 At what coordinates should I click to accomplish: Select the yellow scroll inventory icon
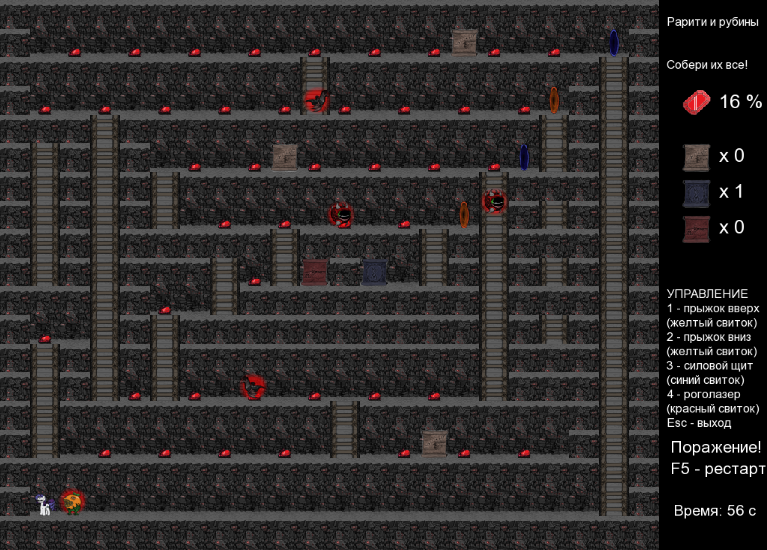tap(696, 157)
